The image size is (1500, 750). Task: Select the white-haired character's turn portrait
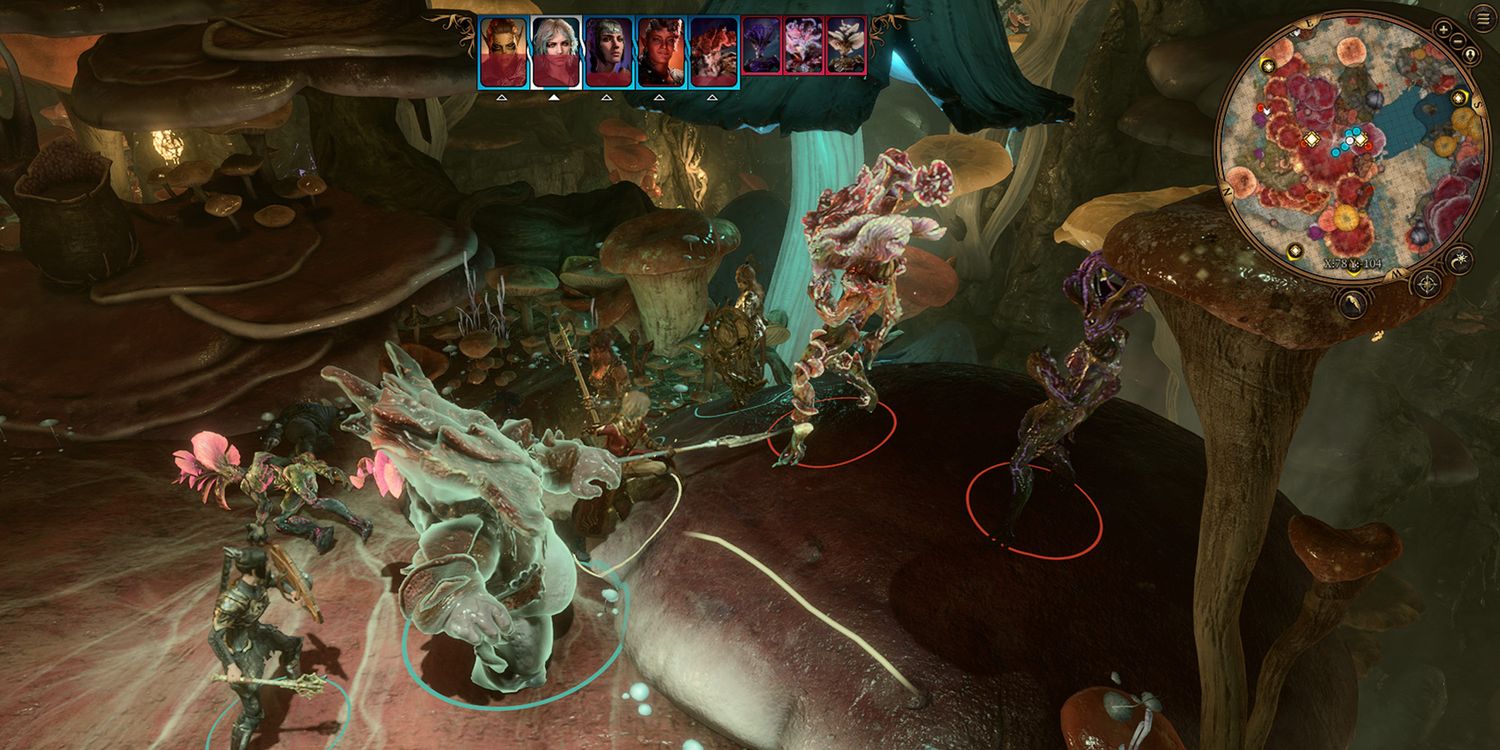[555, 52]
